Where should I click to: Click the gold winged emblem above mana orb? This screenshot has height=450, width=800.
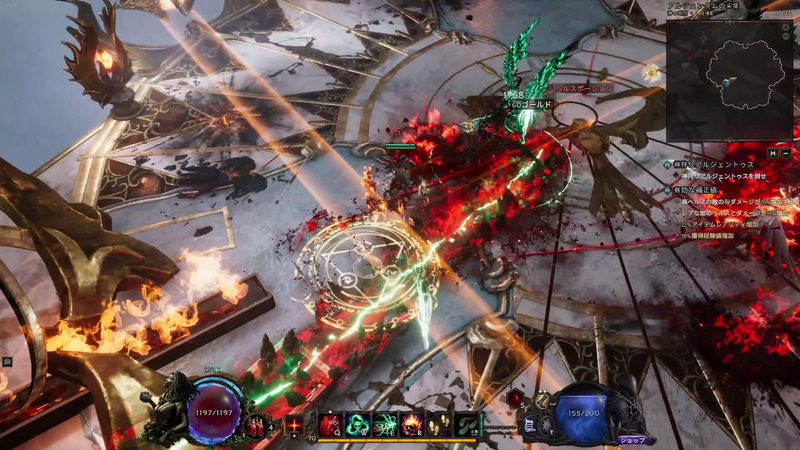point(541,399)
